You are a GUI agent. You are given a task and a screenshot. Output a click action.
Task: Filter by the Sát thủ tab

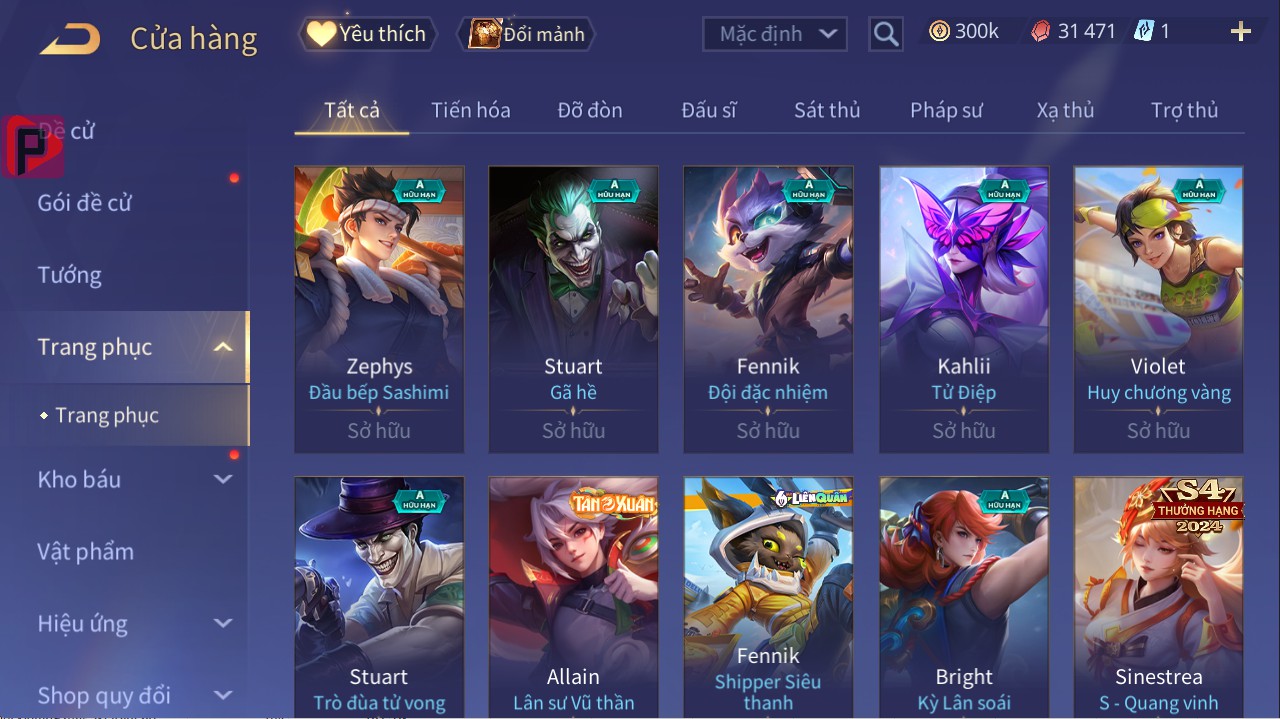827,110
